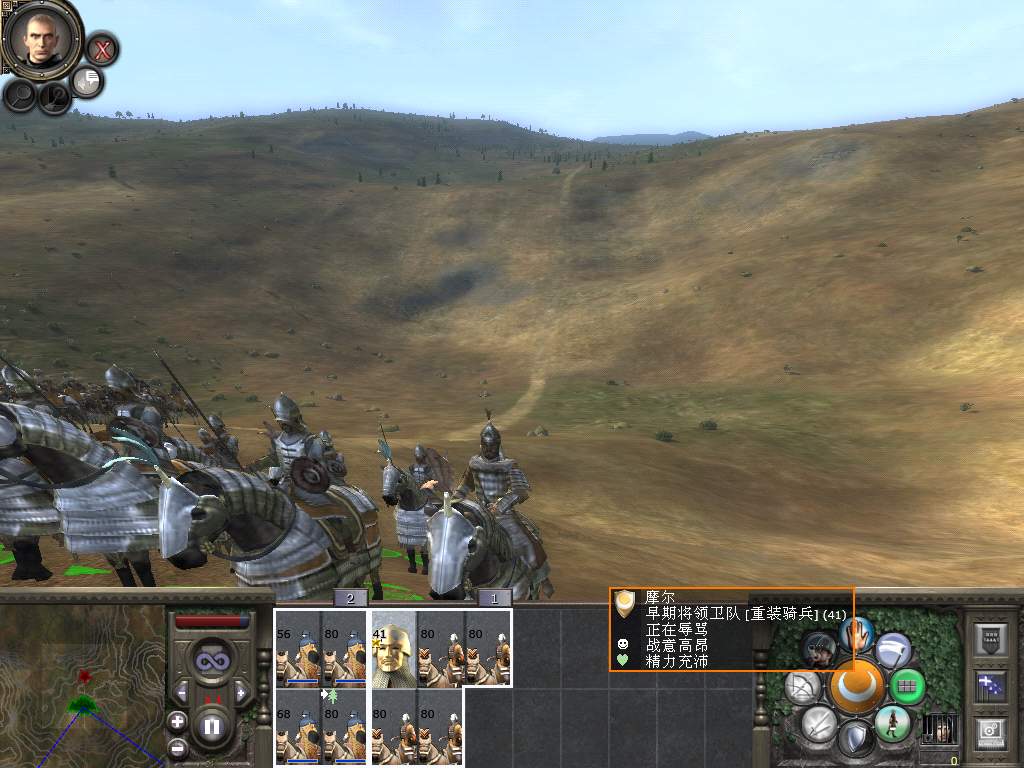Click the advisor portrait
Viewport: 1024px width, 768px height.
41,38
